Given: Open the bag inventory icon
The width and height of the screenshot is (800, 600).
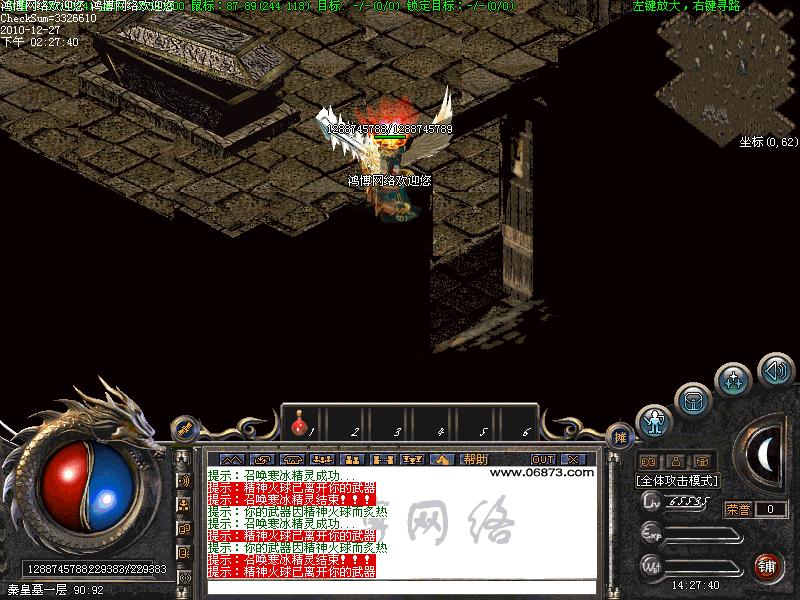Looking at the screenshot, I should point(693,401).
